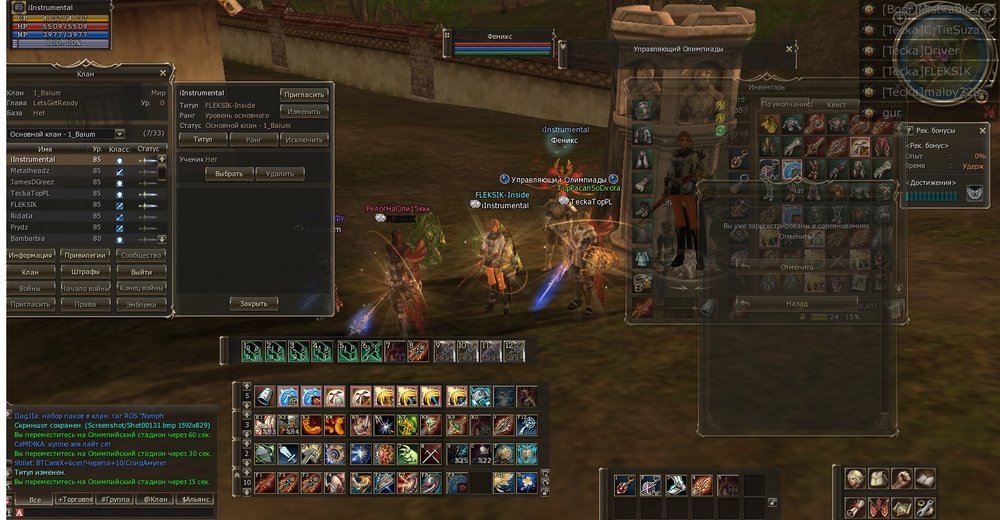Screen dimensions: 1000x520
Task: Open the #Группа chat tab
Action: coord(115,498)
